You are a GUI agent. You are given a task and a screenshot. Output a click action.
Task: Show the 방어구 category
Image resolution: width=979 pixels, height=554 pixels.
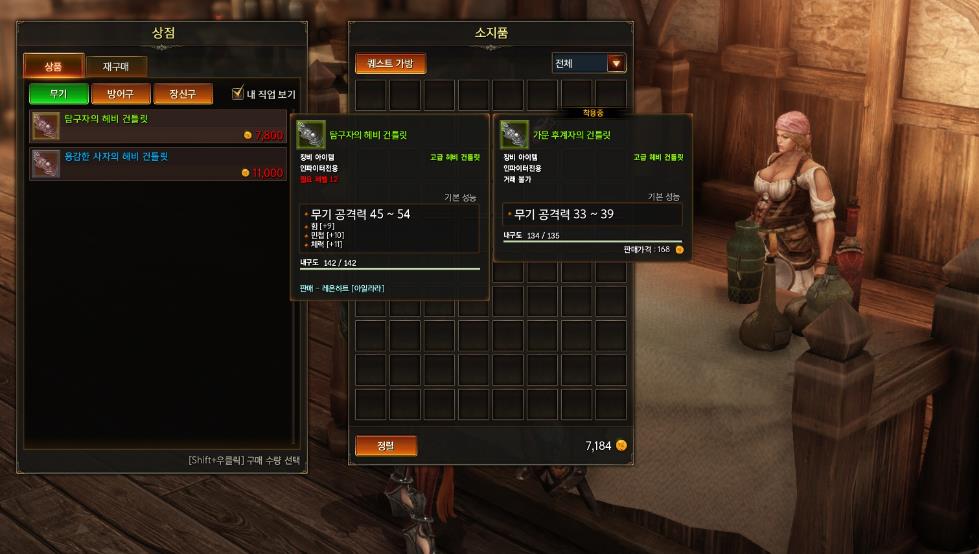[121, 95]
